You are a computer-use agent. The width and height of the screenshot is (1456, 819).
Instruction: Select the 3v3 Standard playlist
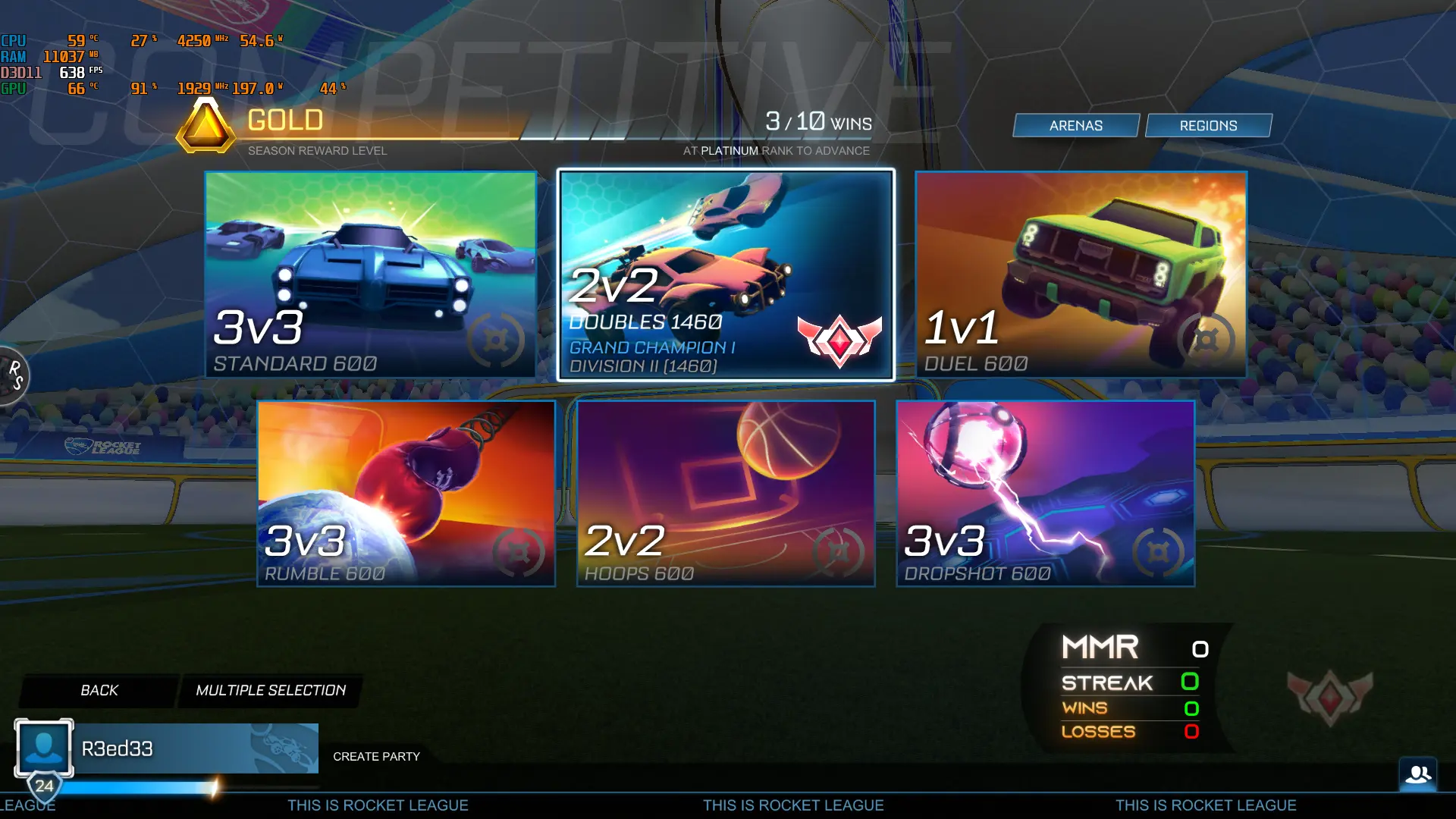(x=370, y=273)
